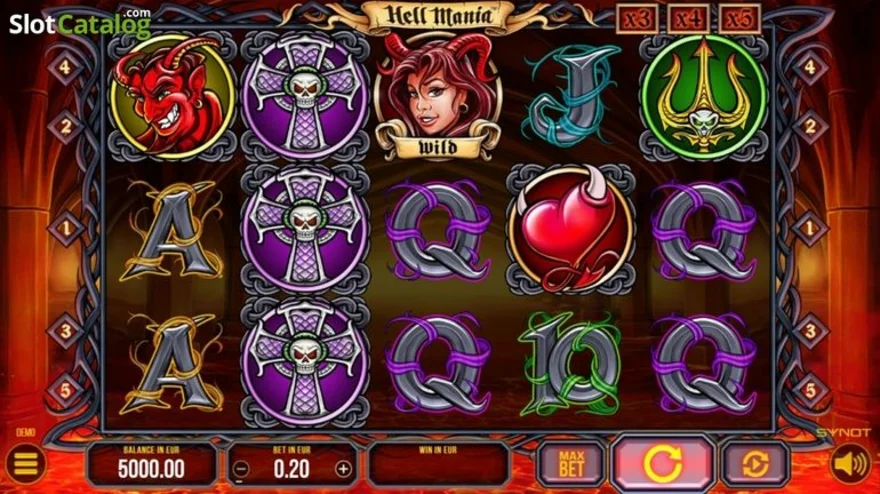Spin the reels
This screenshot has width=880, height=494.
pyautogui.click(x=663, y=464)
